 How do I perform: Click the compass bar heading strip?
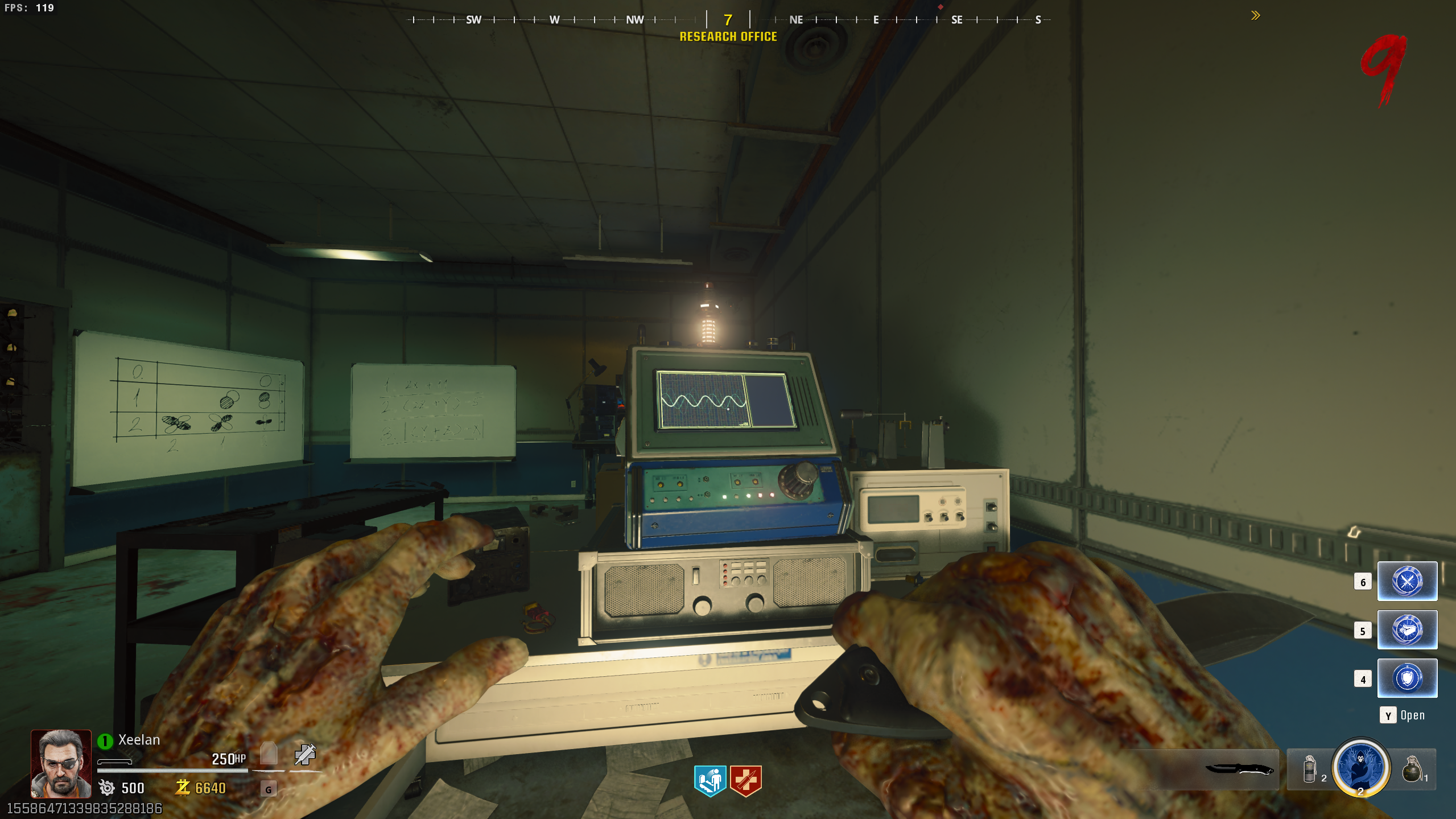tap(728, 20)
